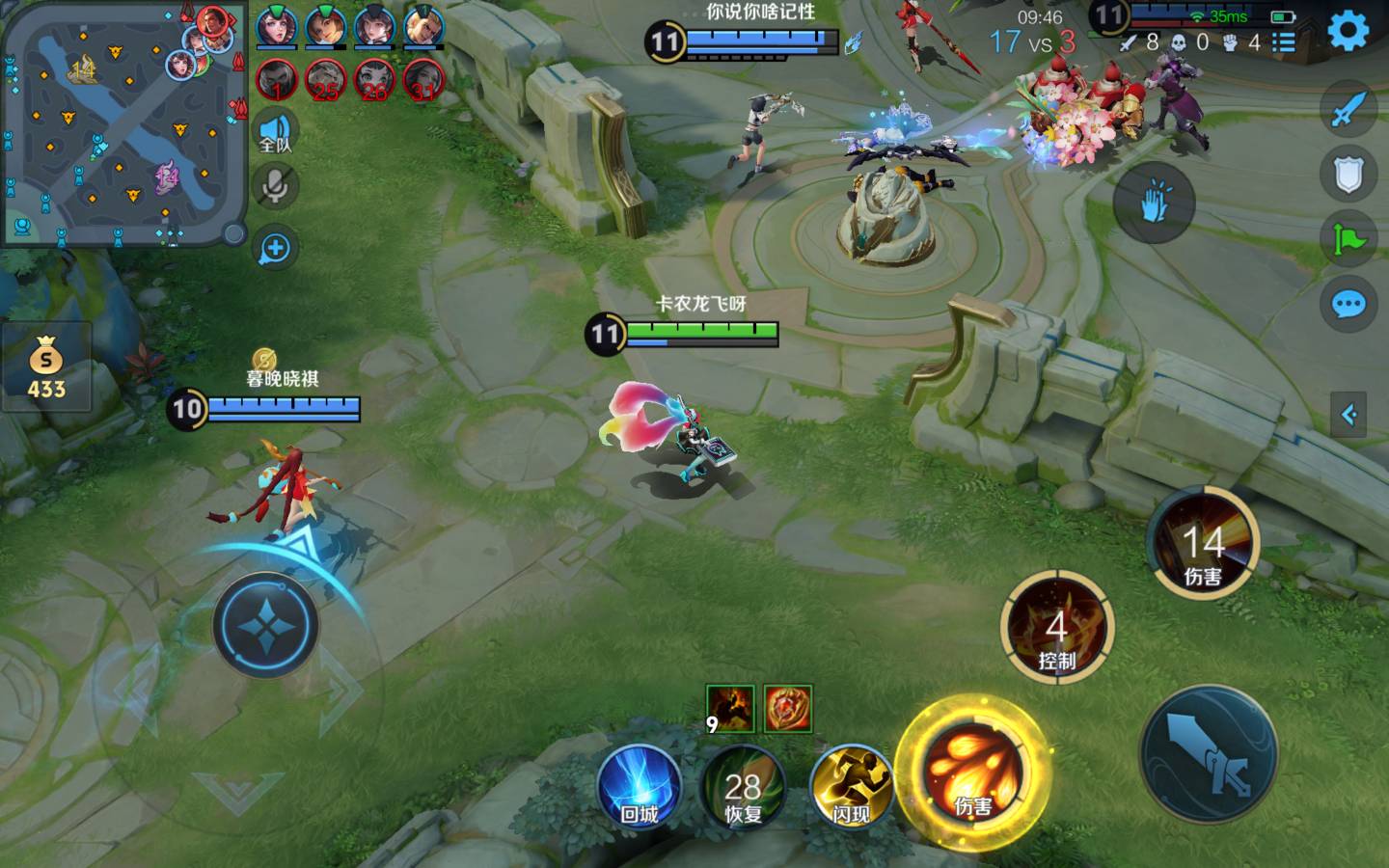
Task: Send the attack signal with sword icon
Action: point(1348,109)
